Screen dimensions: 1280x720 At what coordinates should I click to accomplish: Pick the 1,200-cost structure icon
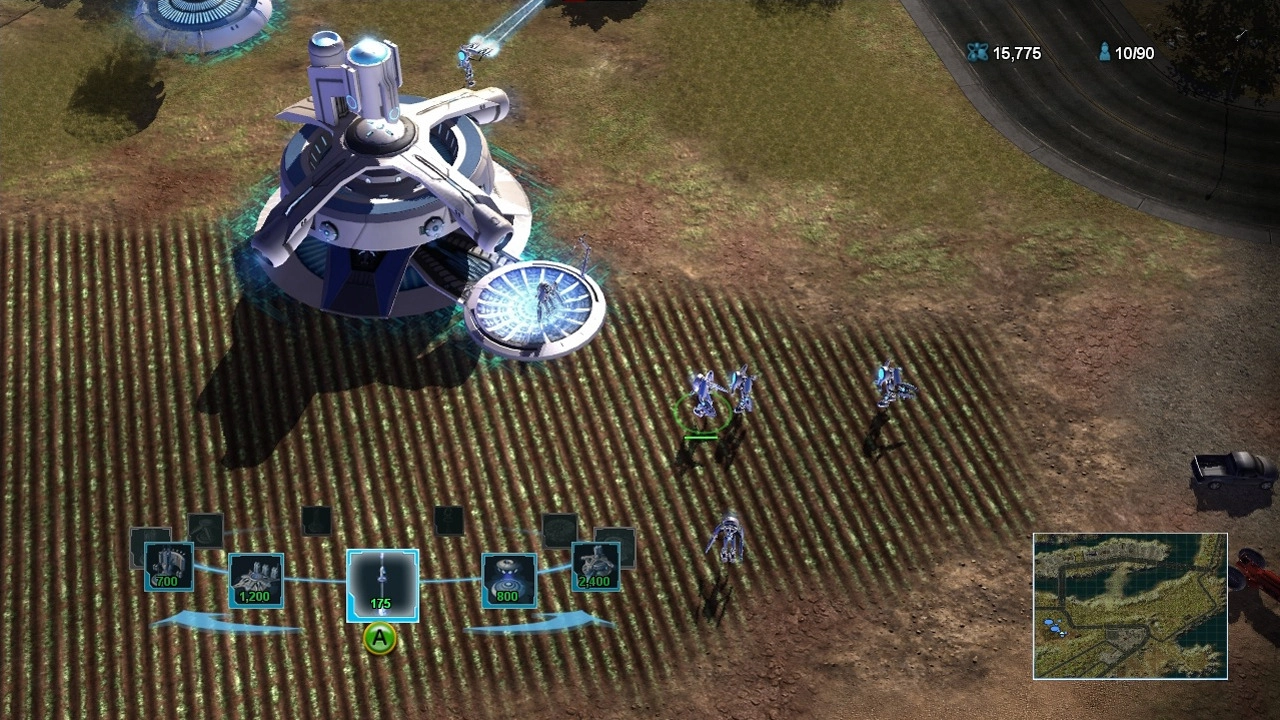click(256, 580)
